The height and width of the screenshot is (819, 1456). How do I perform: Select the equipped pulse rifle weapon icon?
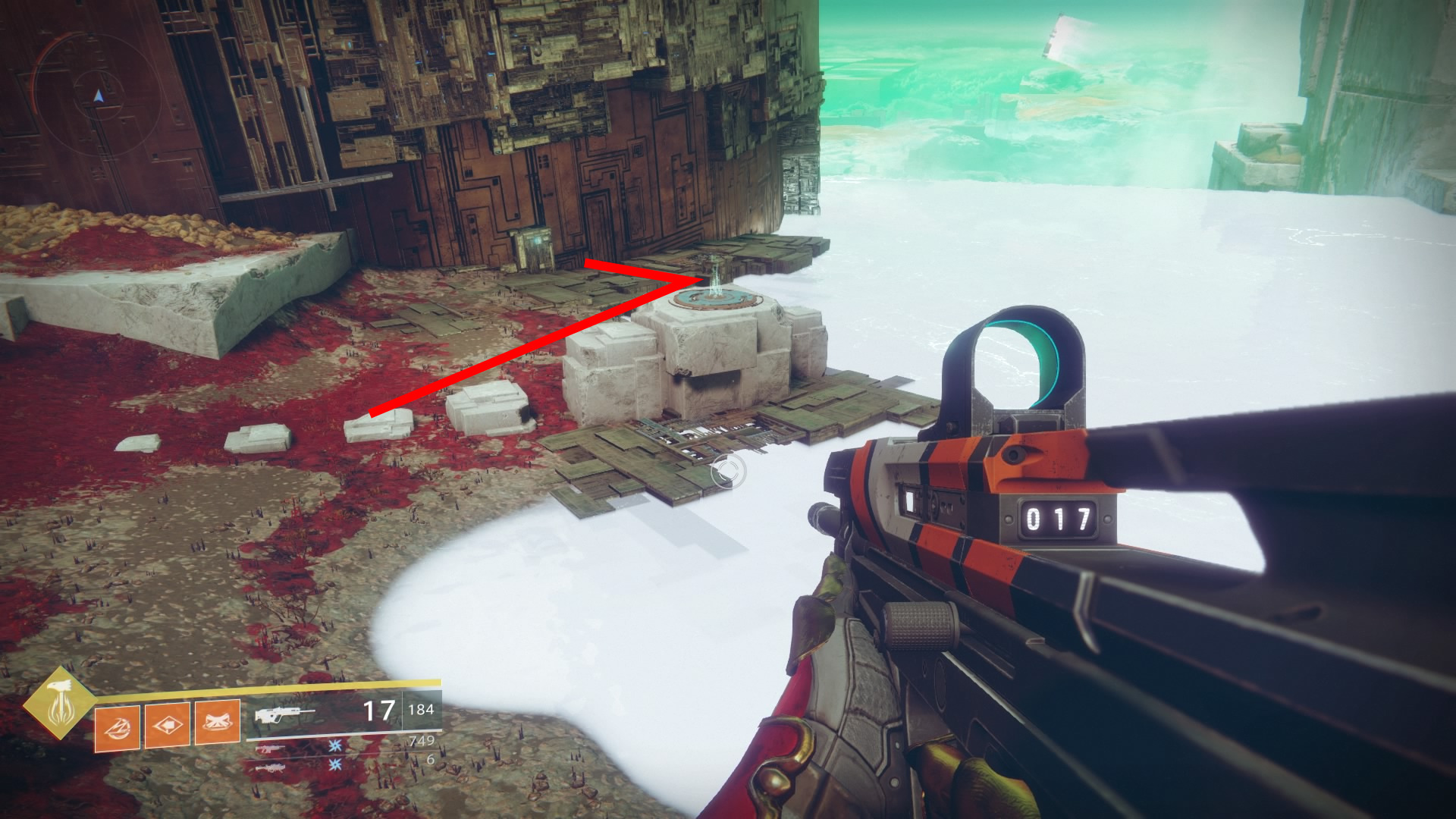284,714
